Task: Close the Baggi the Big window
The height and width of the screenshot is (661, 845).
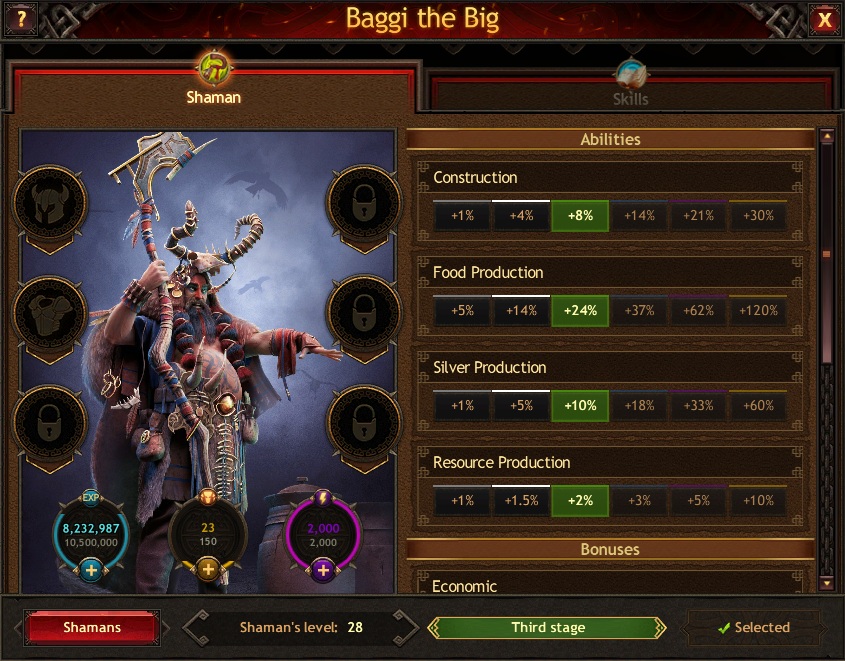Action: (824, 20)
